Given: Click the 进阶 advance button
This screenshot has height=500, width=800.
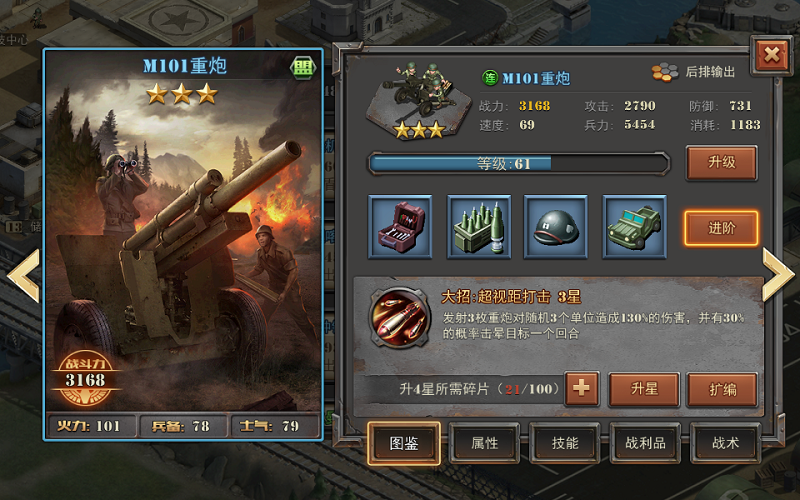Looking at the screenshot, I should tap(721, 228).
